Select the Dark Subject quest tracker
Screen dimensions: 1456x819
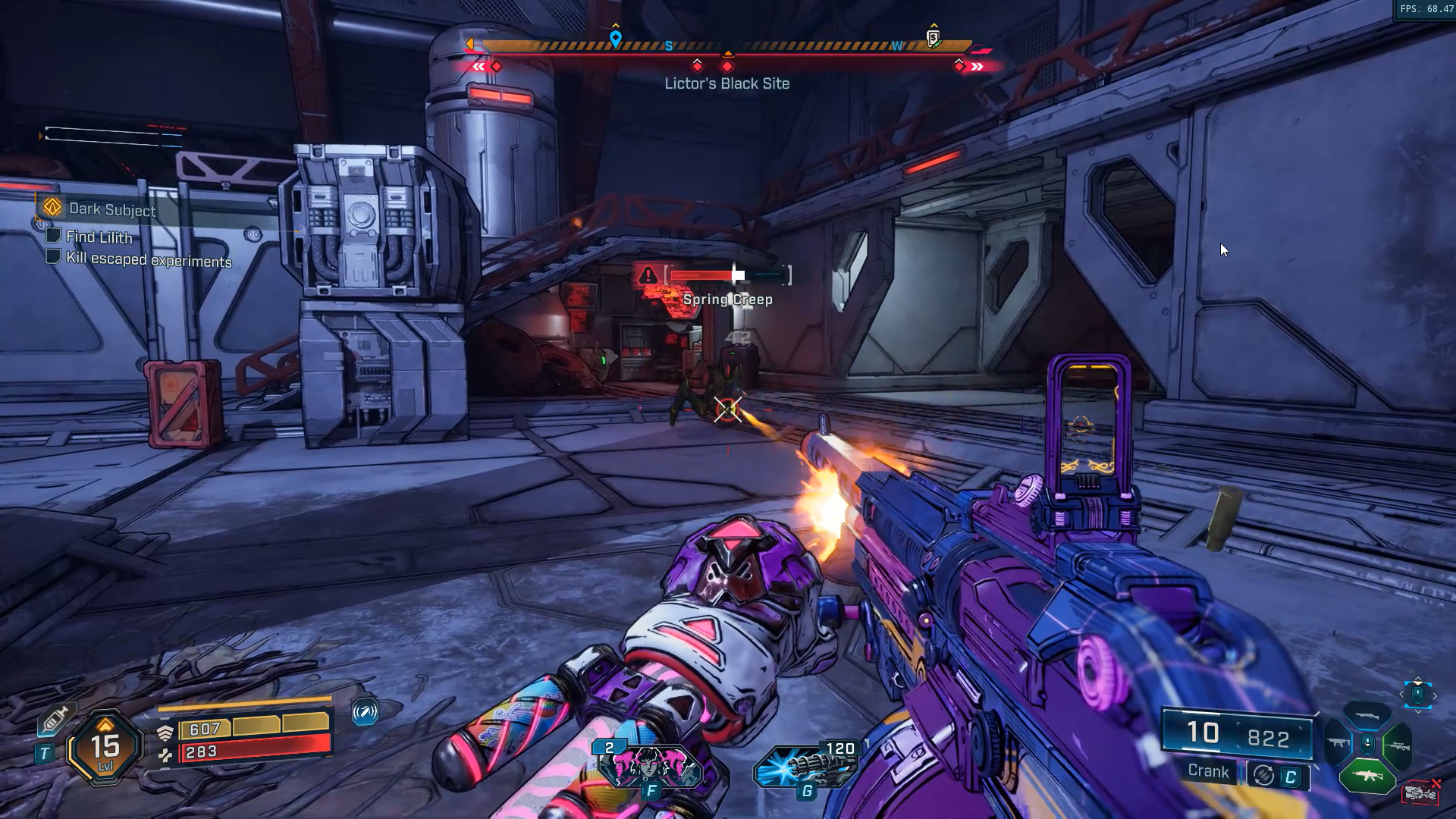coord(111,209)
